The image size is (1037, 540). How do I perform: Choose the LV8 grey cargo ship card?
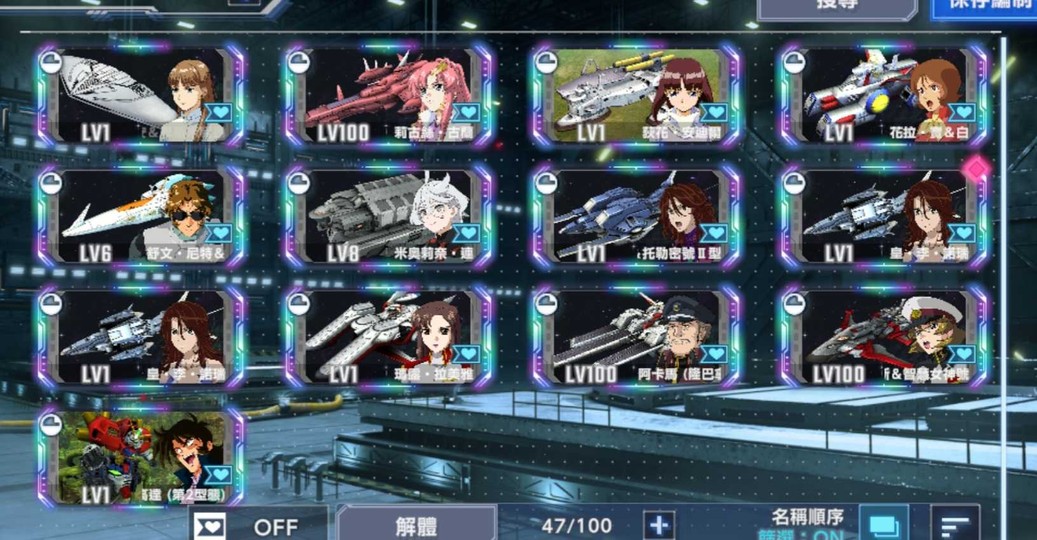(388, 217)
